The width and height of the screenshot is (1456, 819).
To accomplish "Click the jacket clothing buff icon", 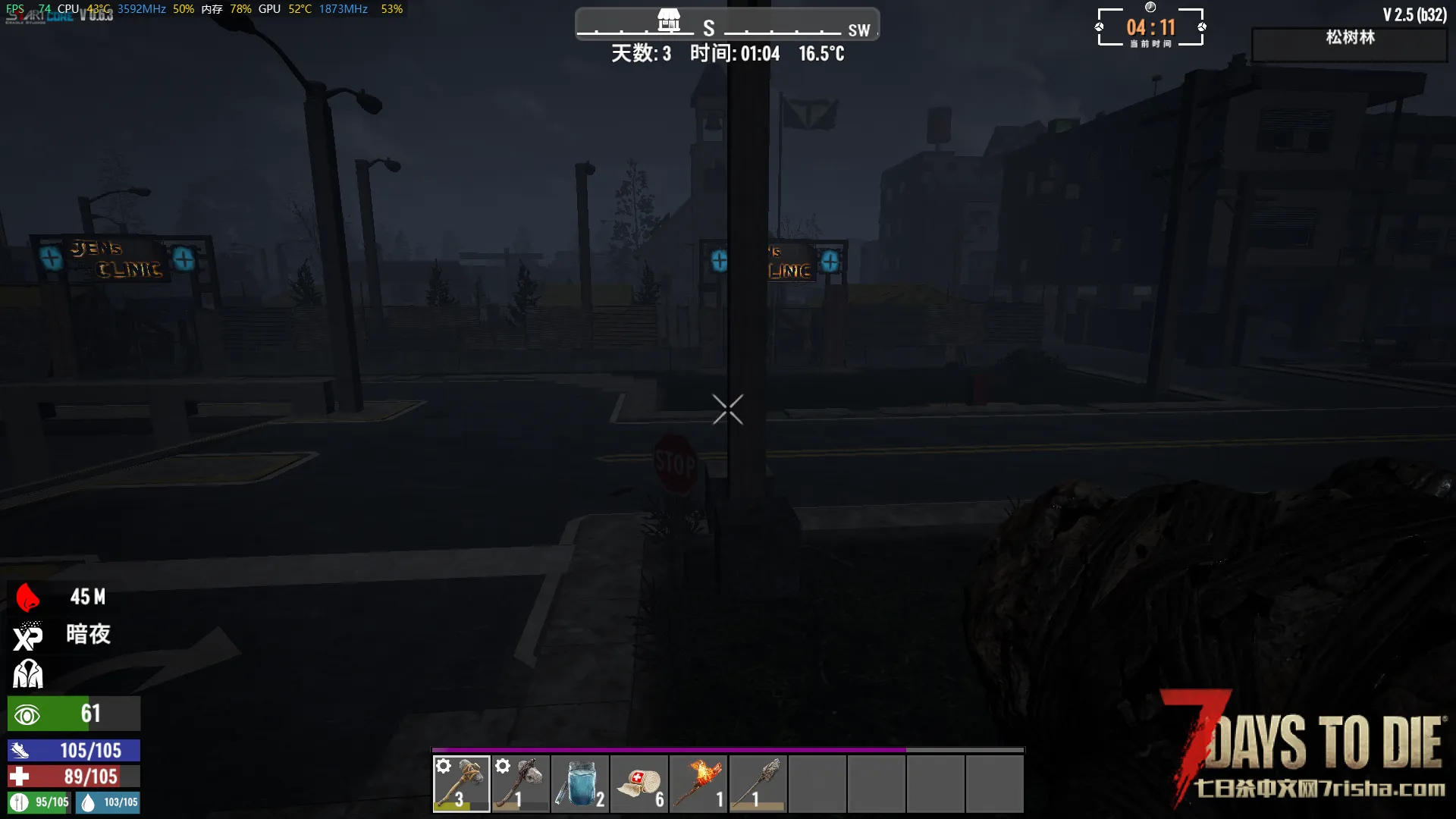I will (28, 673).
